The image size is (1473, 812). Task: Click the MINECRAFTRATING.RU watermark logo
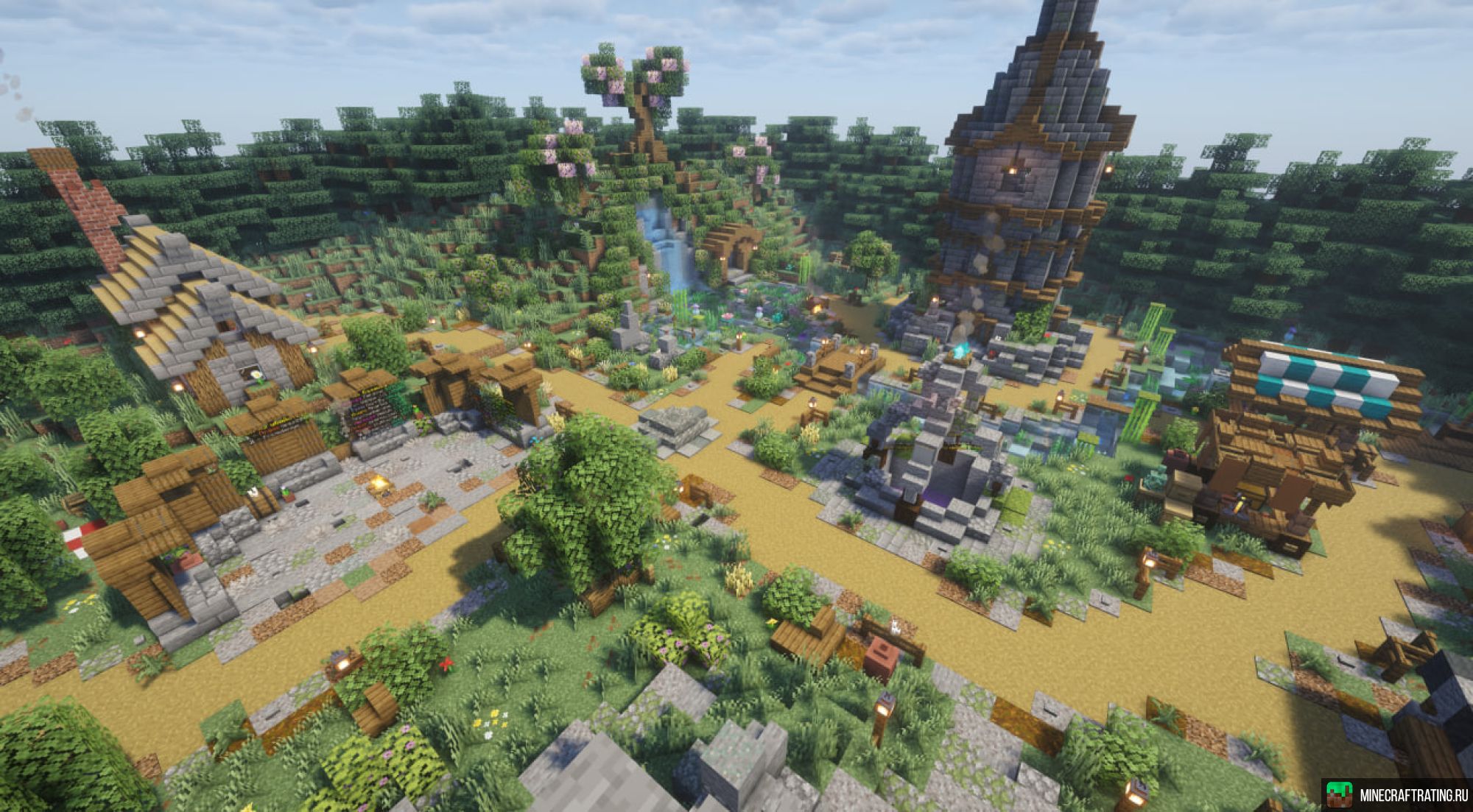(1396, 795)
